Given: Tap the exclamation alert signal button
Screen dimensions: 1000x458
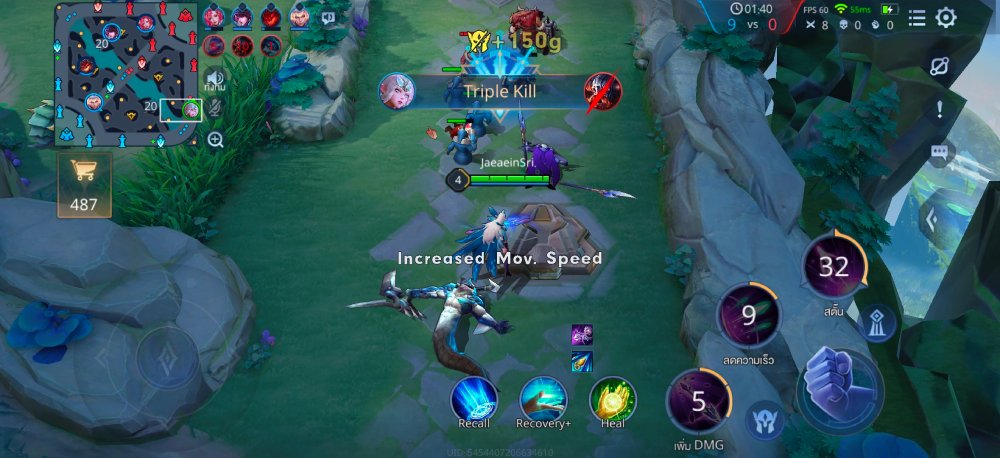Looking at the screenshot, I should [x=938, y=110].
